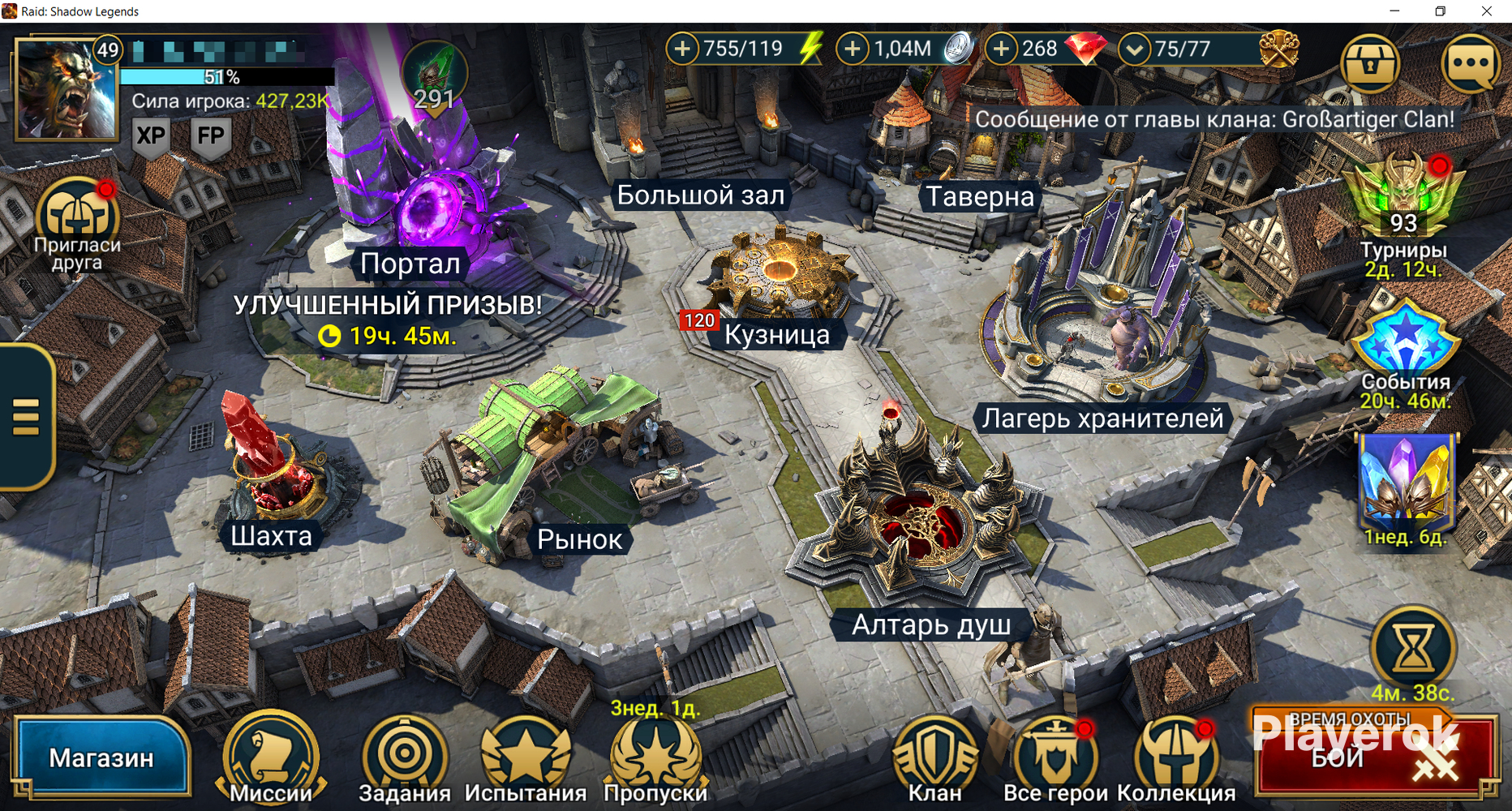The height and width of the screenshot is (811, 1512).
Task: Open the Пропуски passes menu
Action: point(655,758)
